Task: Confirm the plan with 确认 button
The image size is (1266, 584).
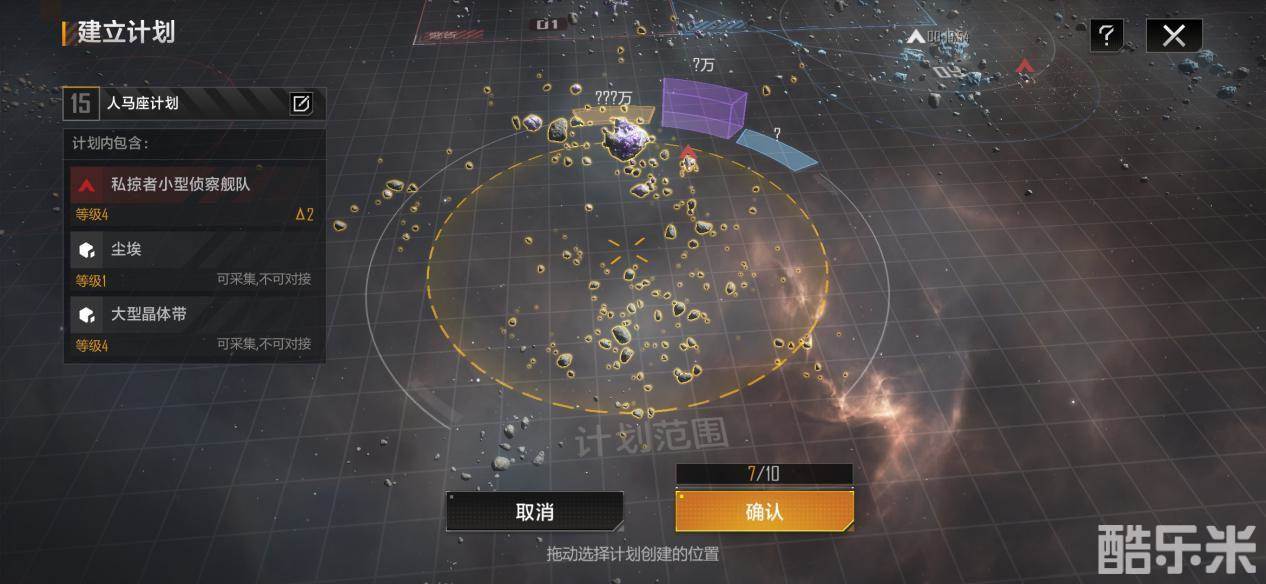Action: click(x=764, y=512)
